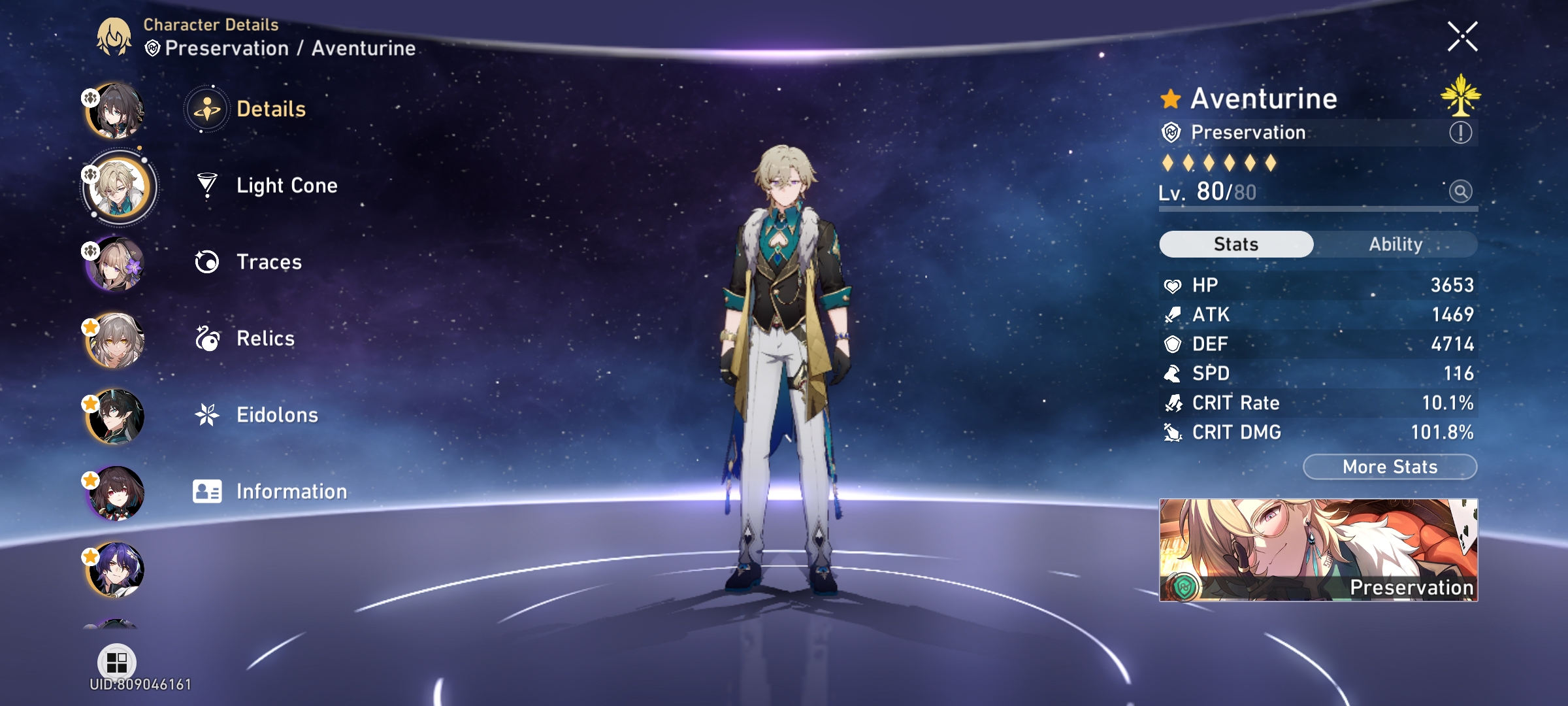Select the Details section icon
1568x706 pixels.
point(206,109)
